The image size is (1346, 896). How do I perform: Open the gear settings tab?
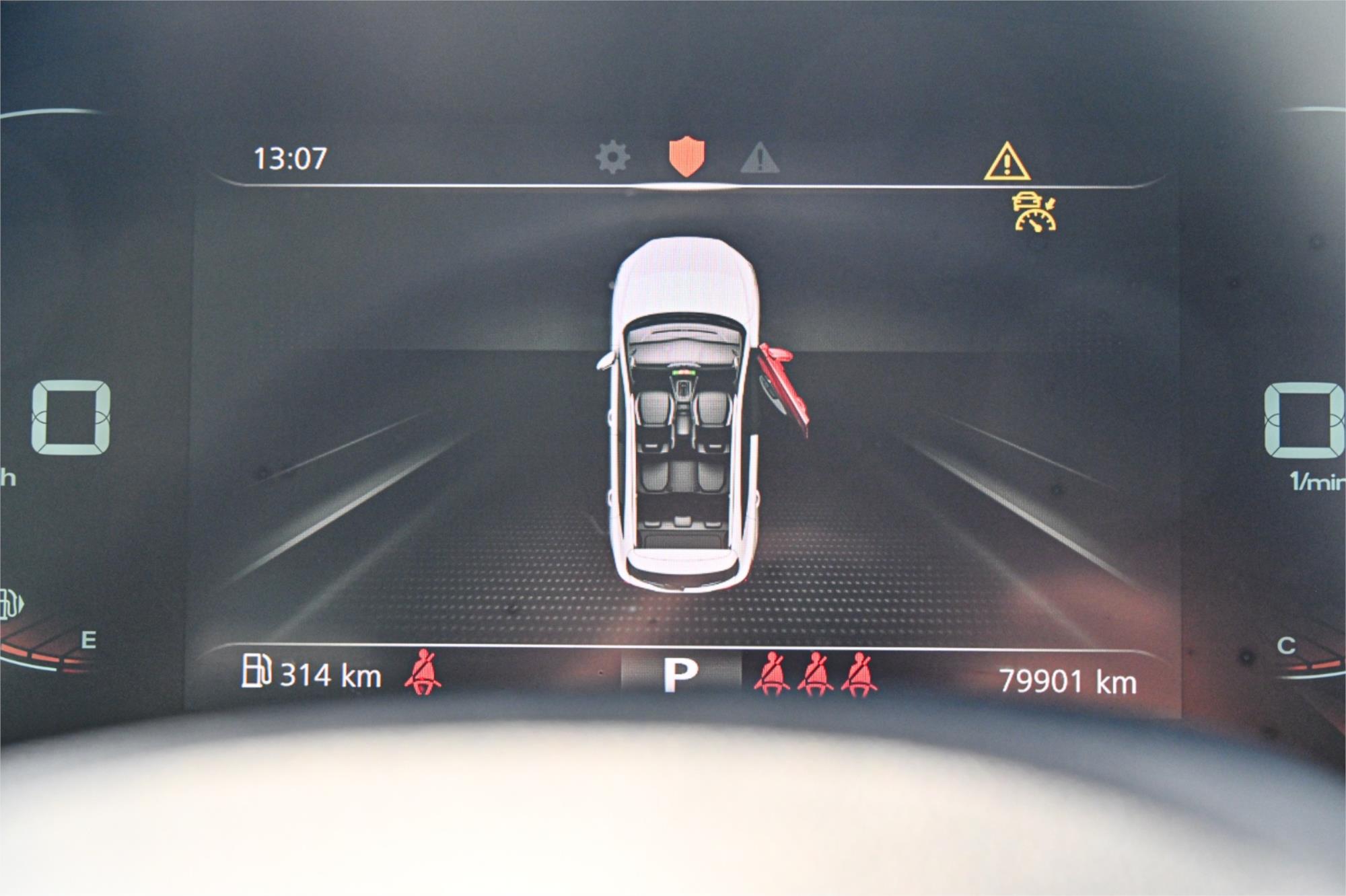tap(612, 158)
